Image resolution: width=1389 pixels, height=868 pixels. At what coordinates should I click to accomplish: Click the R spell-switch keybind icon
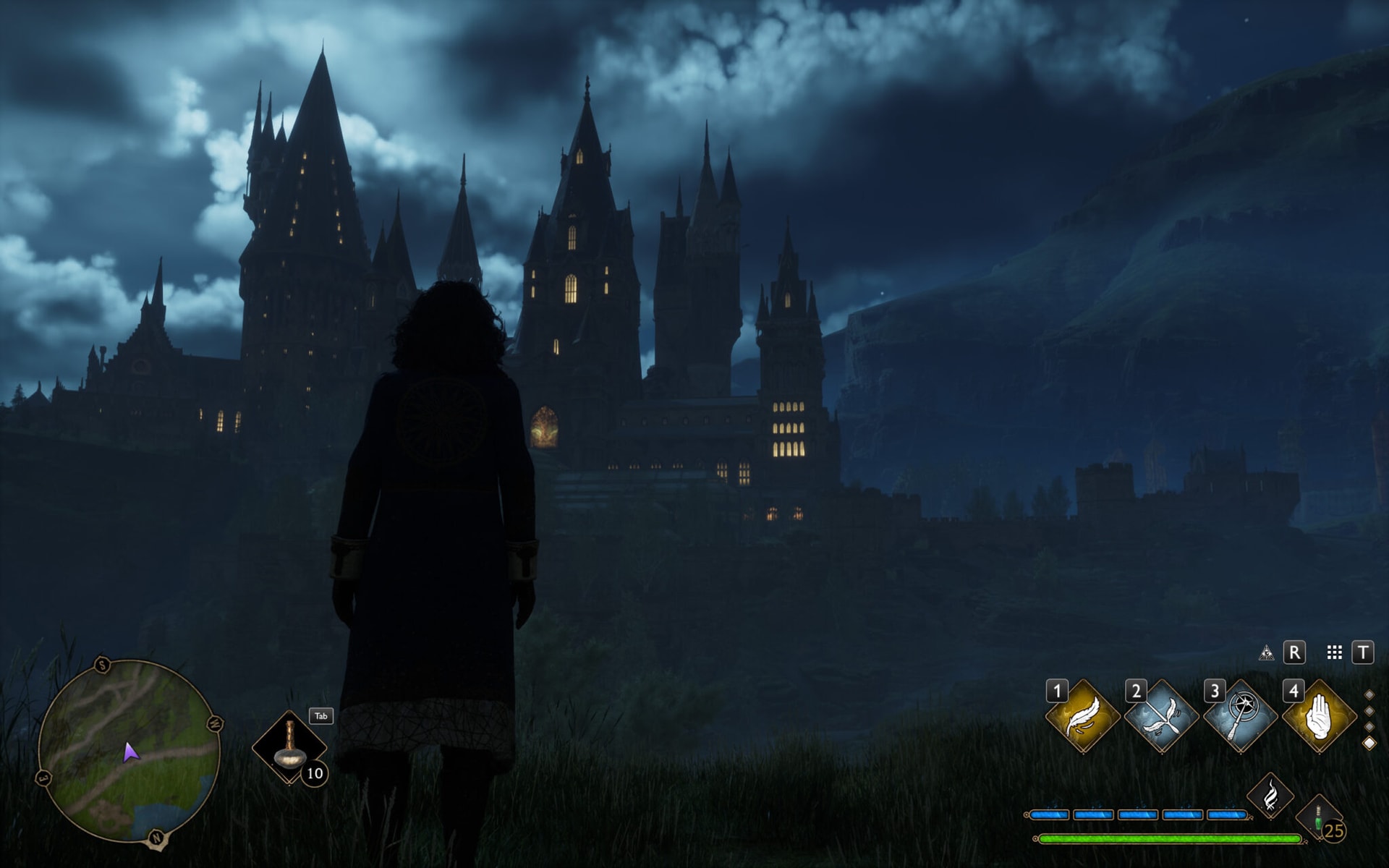click(1294, 653)
